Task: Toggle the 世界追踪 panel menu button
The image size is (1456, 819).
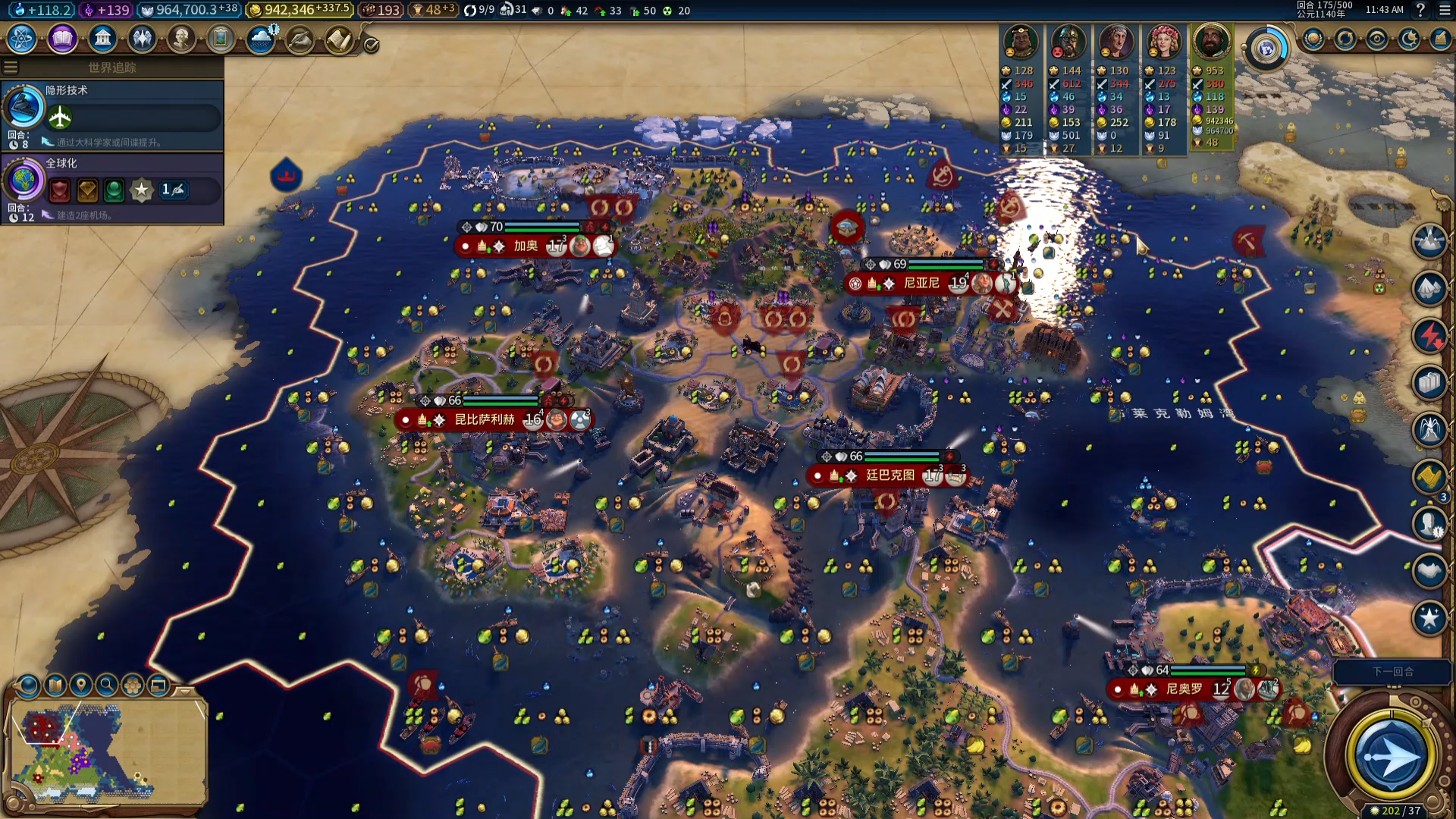Action: click(11, 67)
